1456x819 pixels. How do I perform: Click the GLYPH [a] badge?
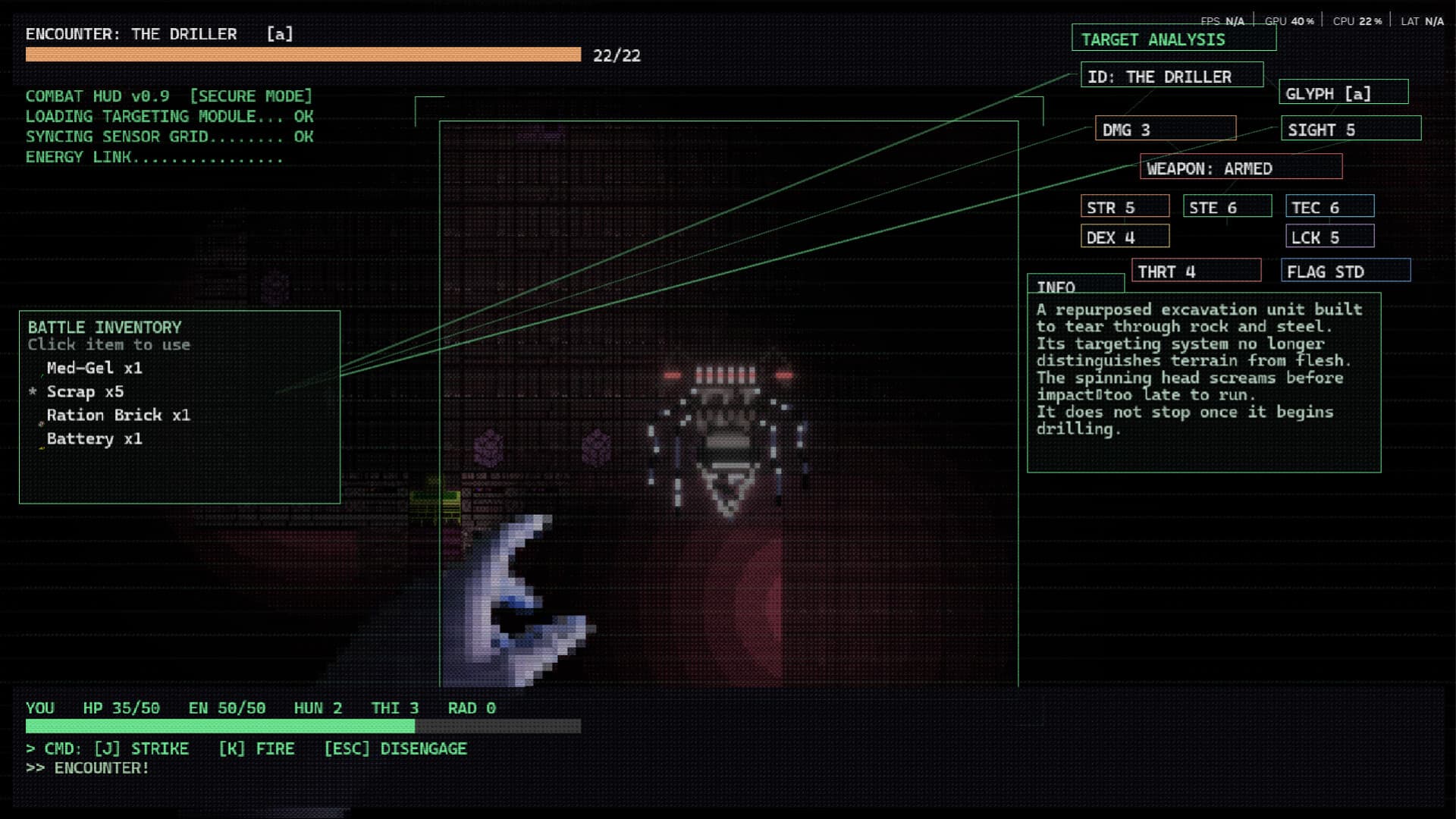point(1343,93)
